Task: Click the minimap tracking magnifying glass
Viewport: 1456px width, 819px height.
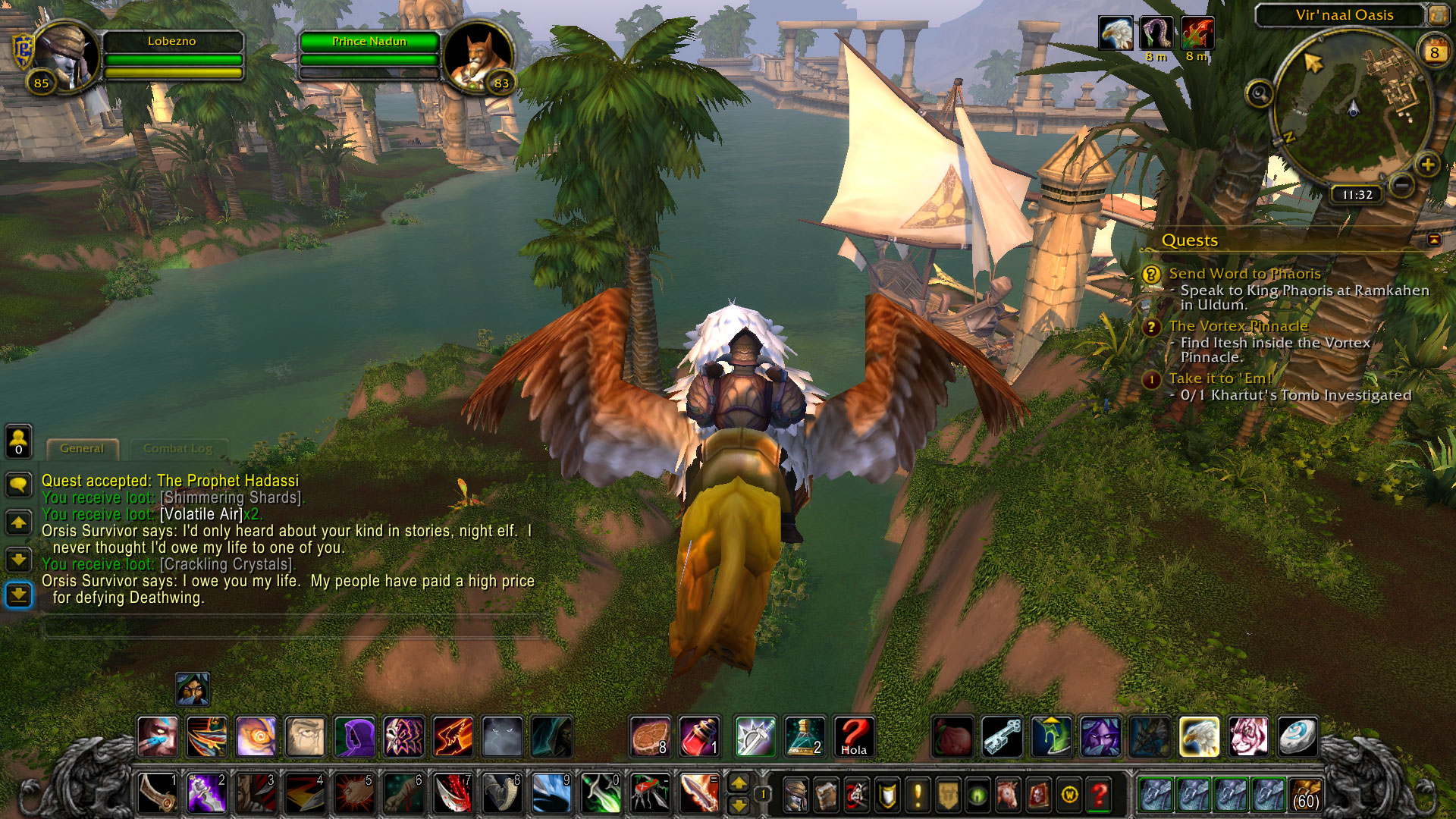Action: pos(1260,94)
